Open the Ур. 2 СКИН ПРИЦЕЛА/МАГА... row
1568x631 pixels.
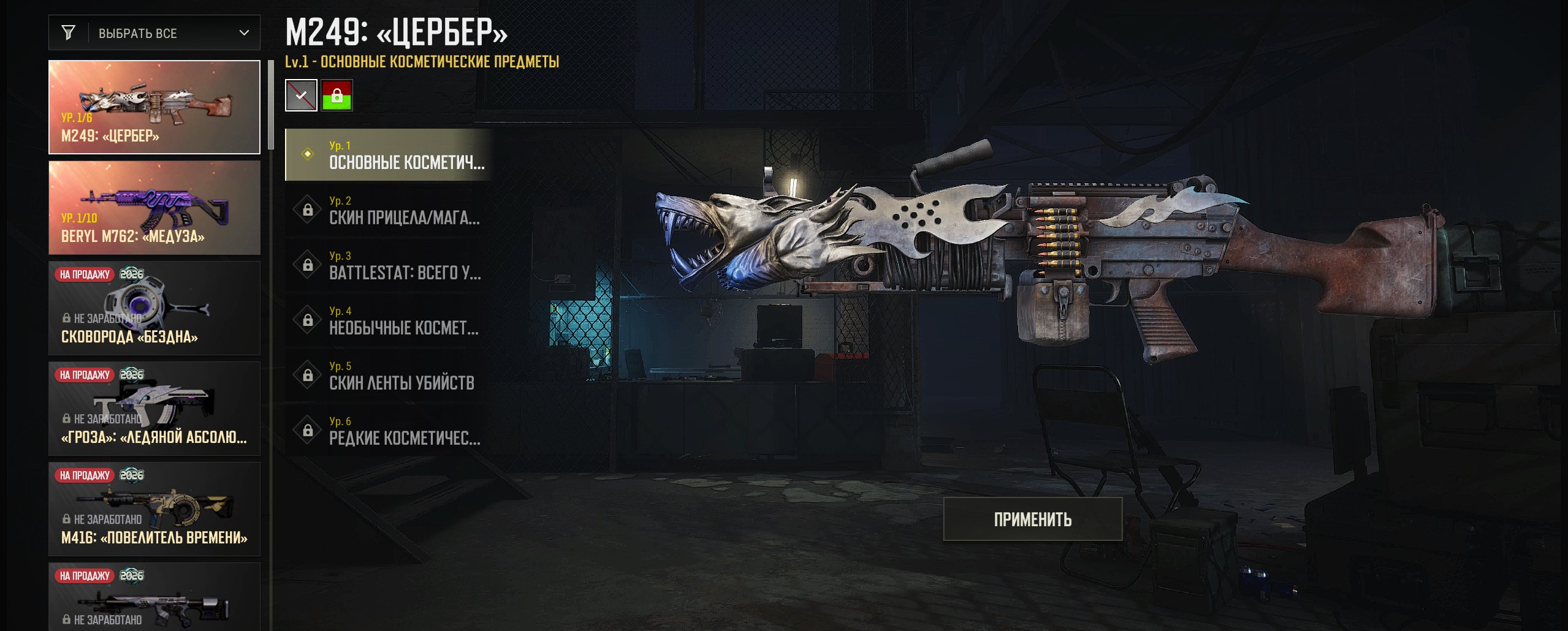pyautogui.click(x=389, y=210)
